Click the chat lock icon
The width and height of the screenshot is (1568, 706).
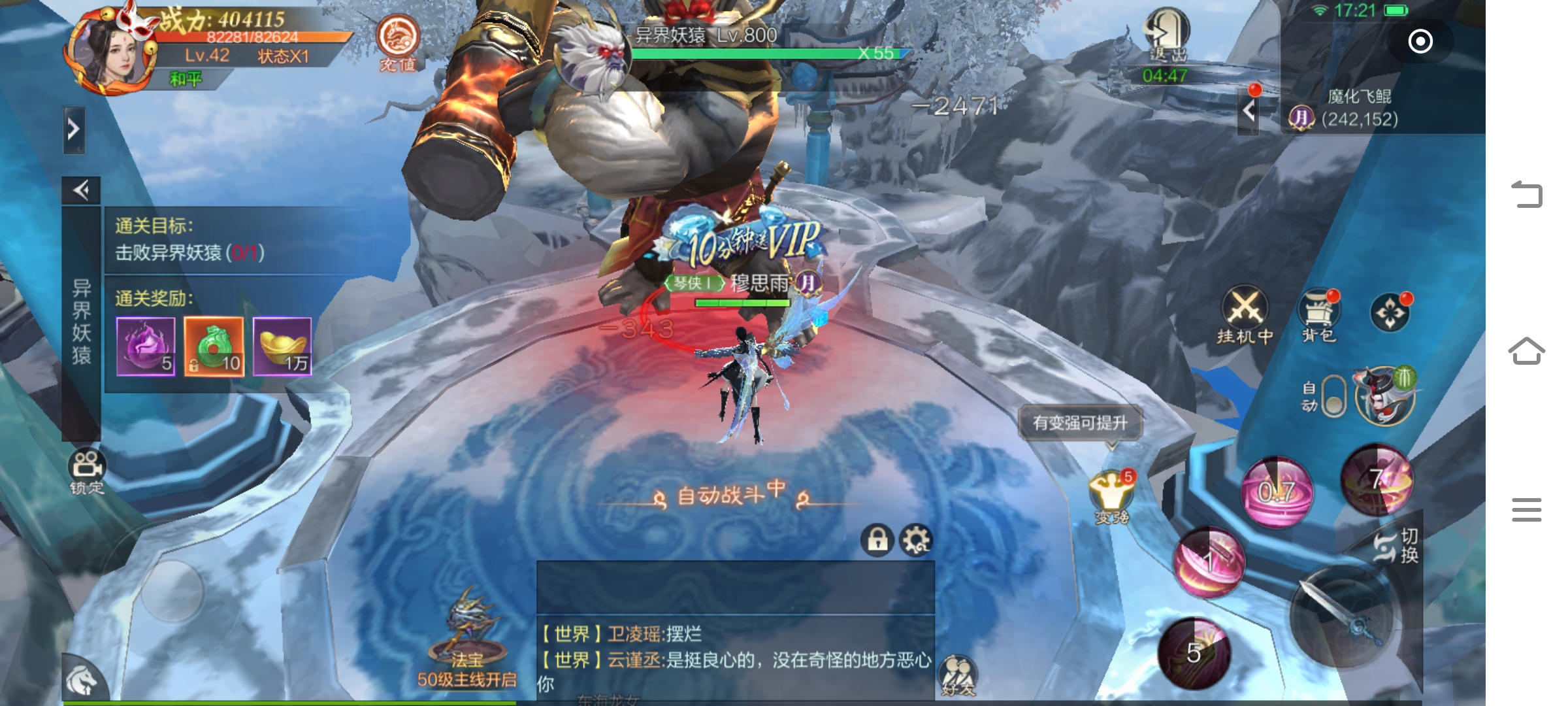click(x=877, y=540)
